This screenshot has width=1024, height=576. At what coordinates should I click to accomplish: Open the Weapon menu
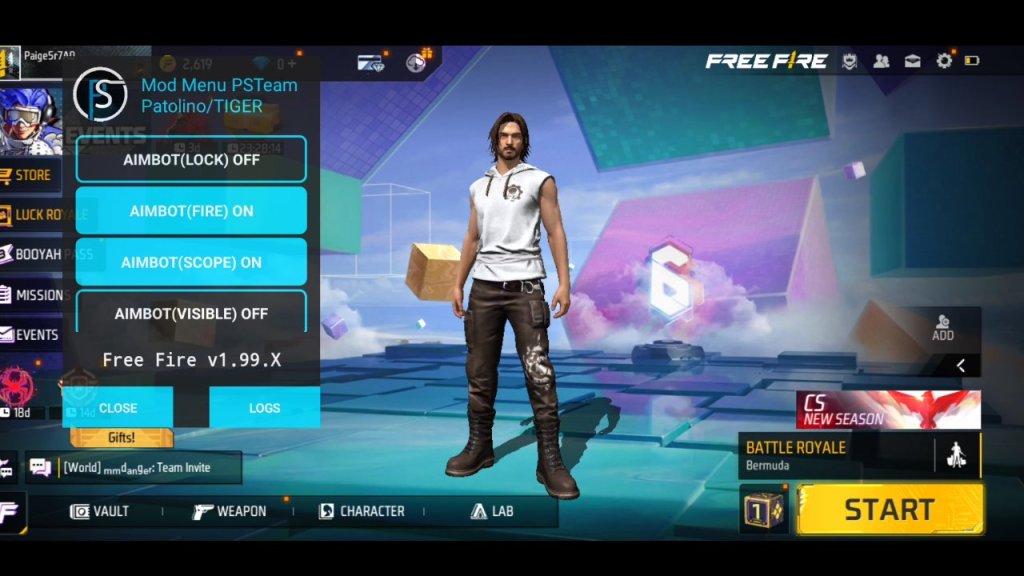pos(229,511)
